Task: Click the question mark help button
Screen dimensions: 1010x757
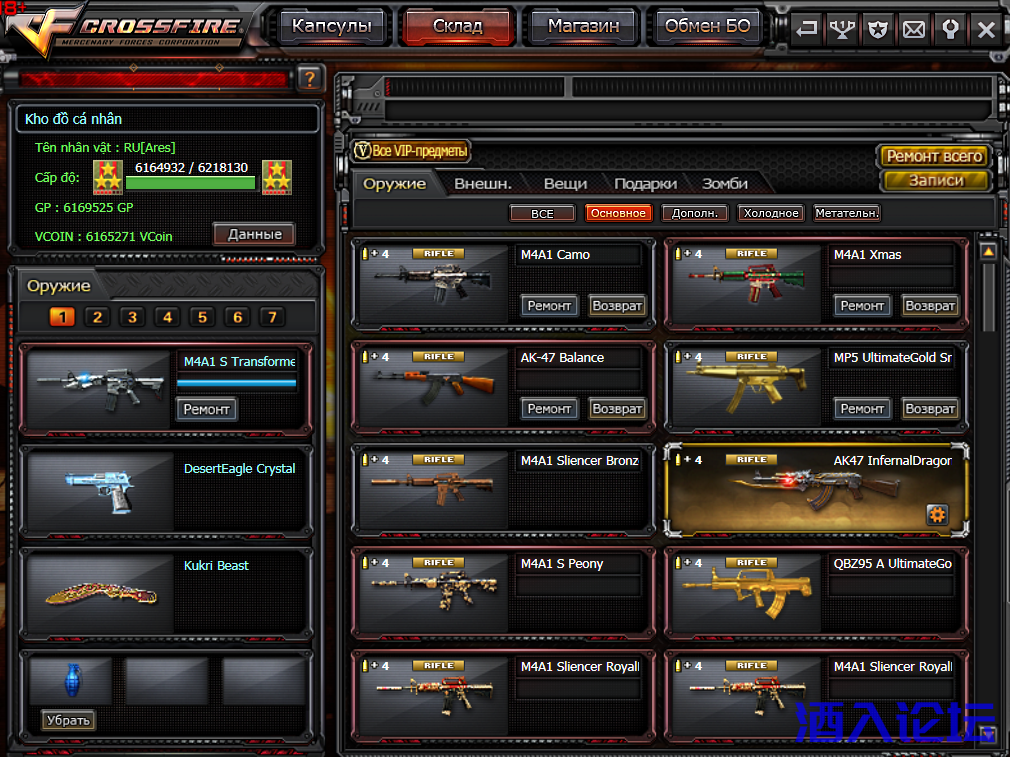Action: point(309,78)
